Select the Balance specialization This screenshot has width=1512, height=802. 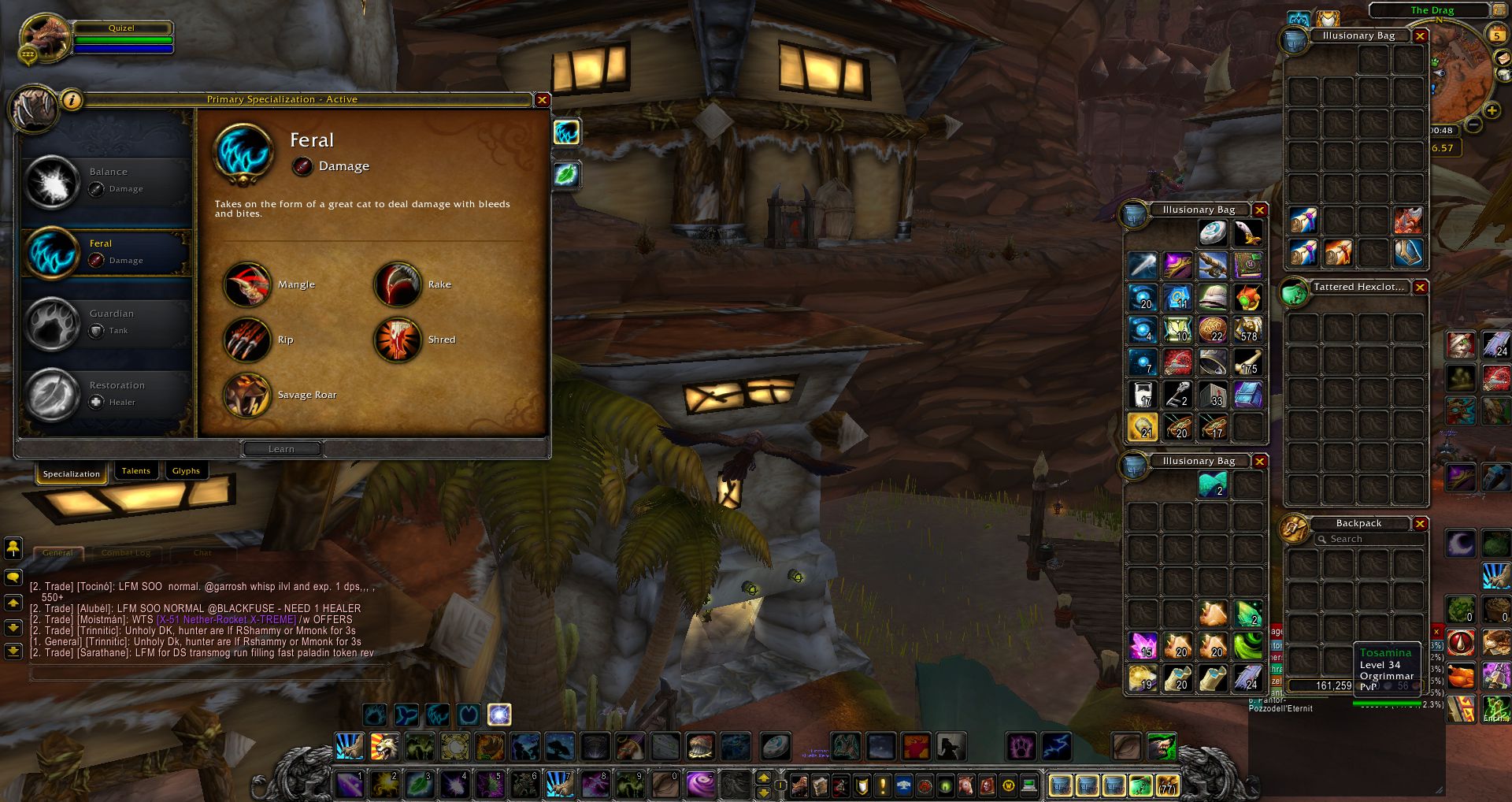[x=106, y=180]
